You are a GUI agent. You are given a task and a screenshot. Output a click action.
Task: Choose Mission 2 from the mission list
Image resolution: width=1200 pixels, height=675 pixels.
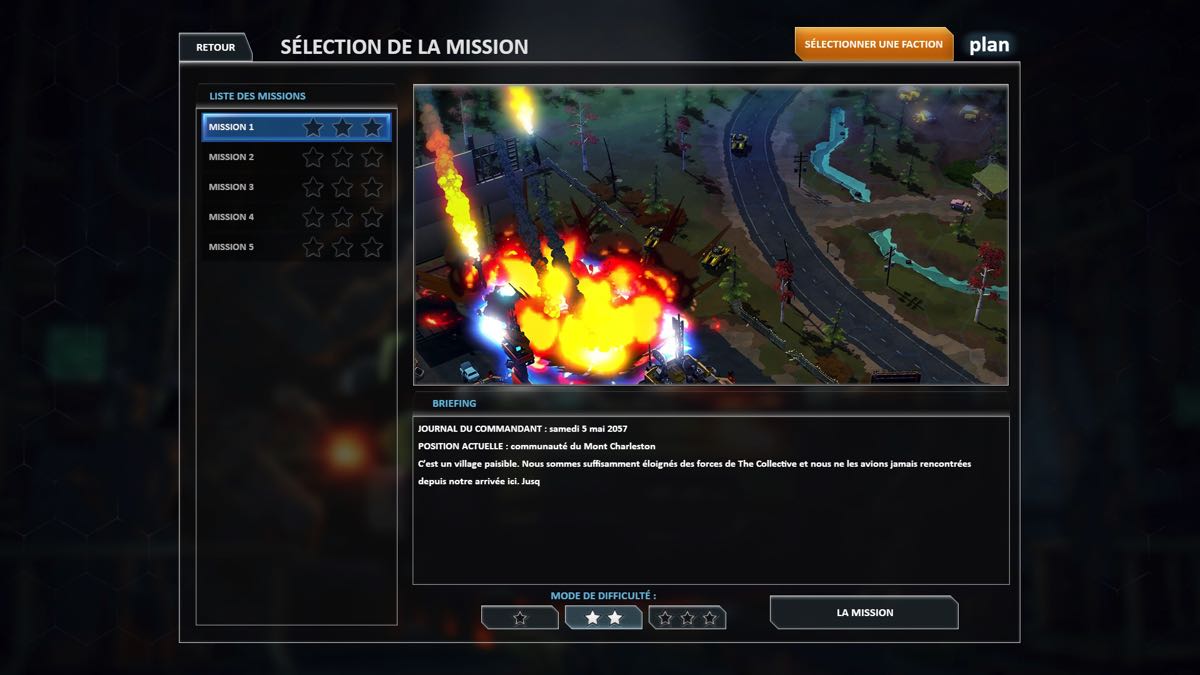pyautogui.click(x=296, y=157)
